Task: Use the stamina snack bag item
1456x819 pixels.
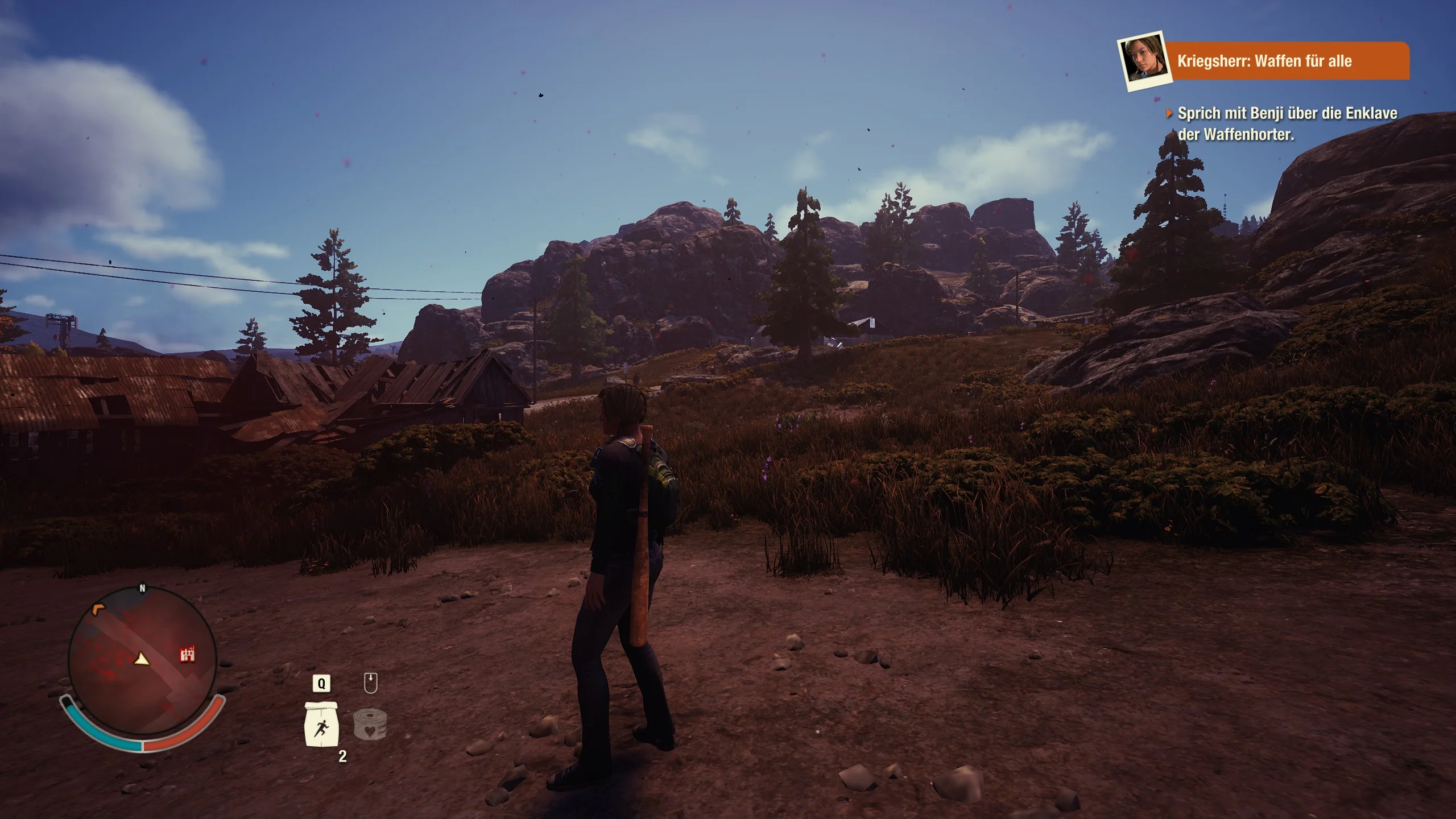Action: tap(322, 725)
